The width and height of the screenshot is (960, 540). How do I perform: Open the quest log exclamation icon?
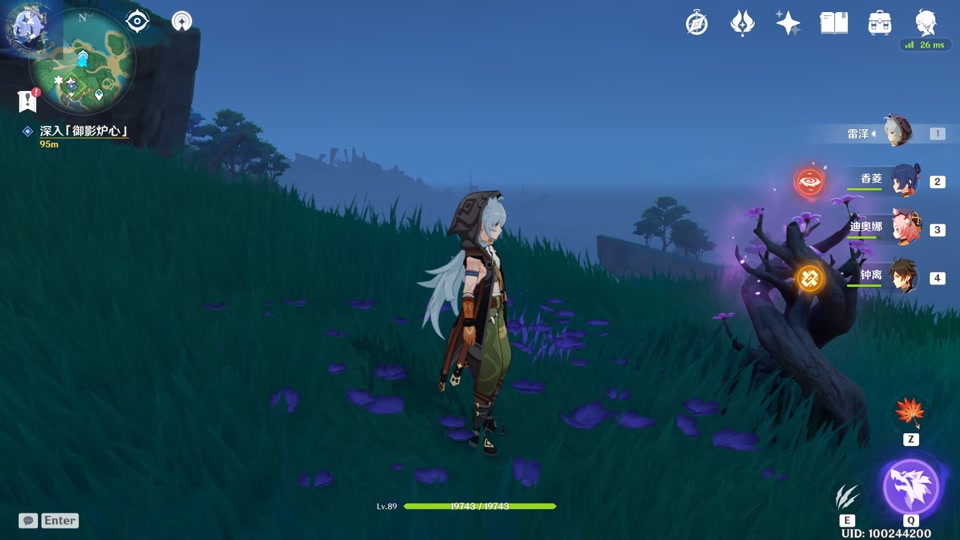pyautogui.click(x=27, y=100)
